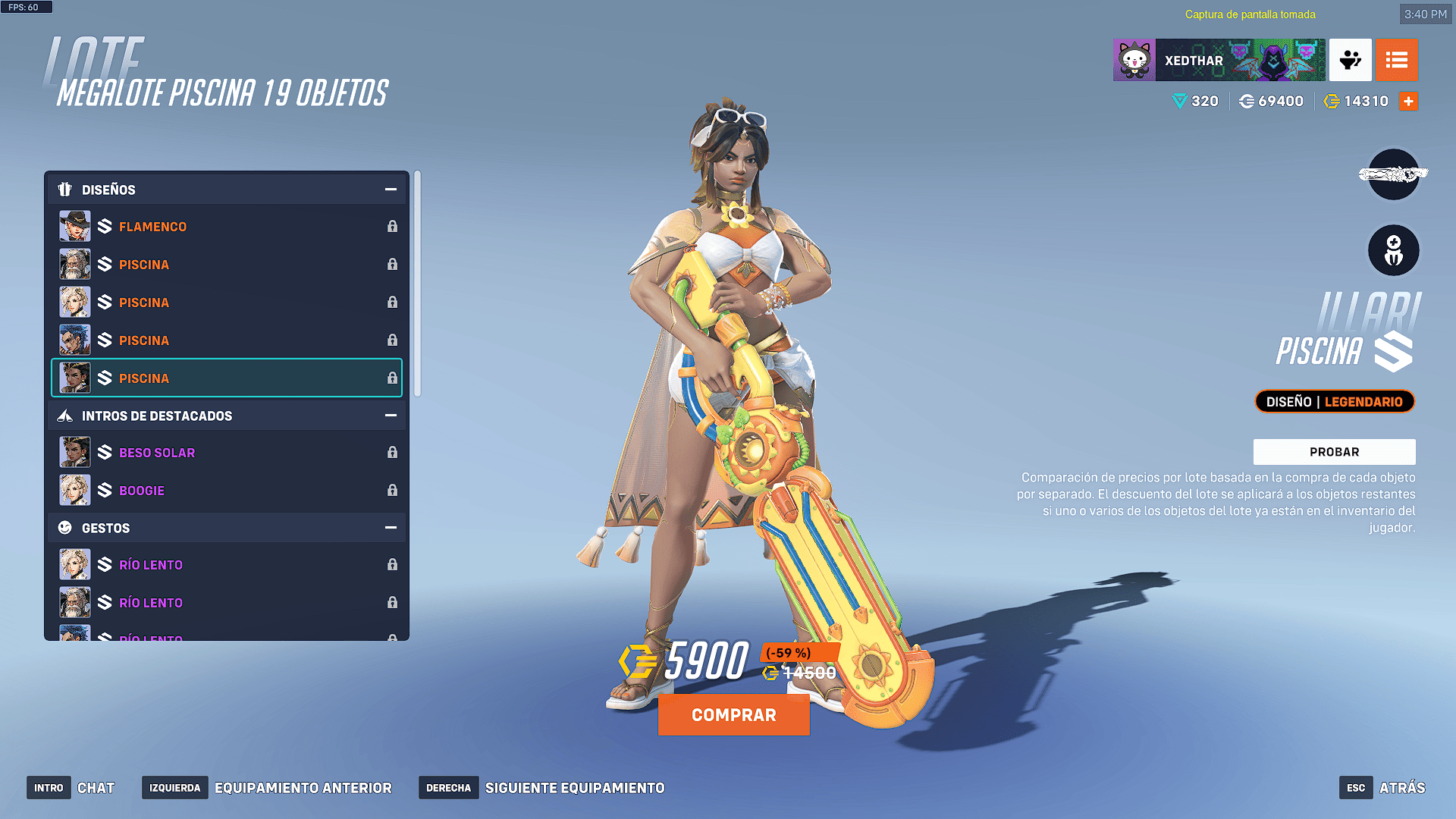This screenshot has width=1456, height=819.
Task: Open the XEDTHAR player profile banner
Action: pos(1219,60)
